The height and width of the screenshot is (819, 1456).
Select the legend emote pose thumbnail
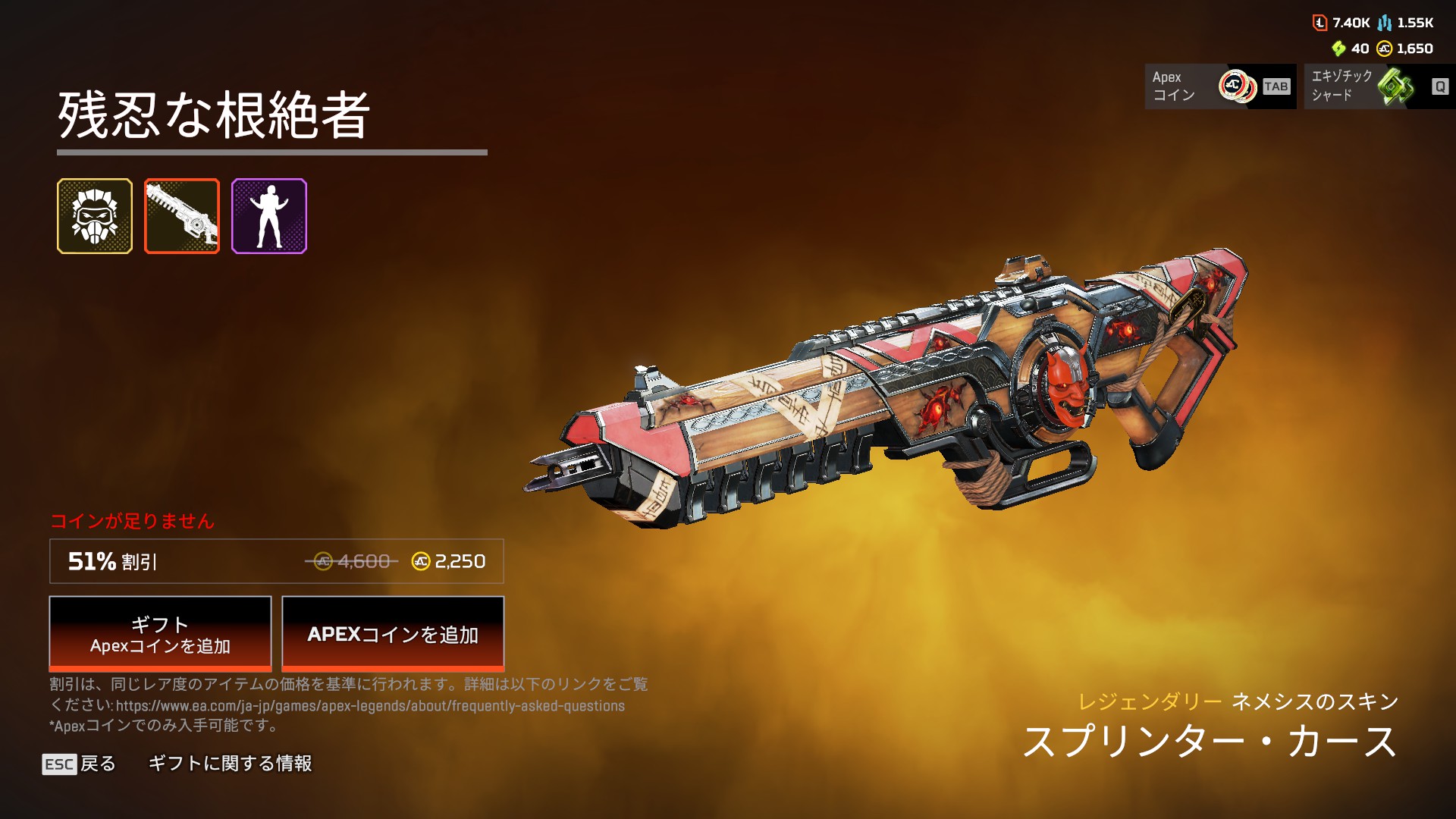pyautogui.click(x=269, y=216)
